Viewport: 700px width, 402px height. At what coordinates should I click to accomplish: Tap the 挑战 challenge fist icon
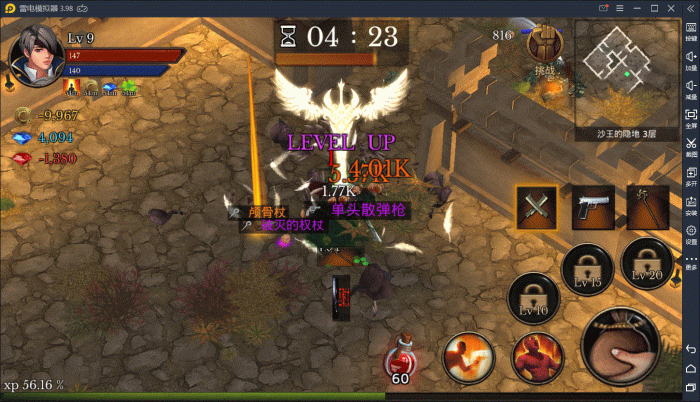(x=545, y=46)
